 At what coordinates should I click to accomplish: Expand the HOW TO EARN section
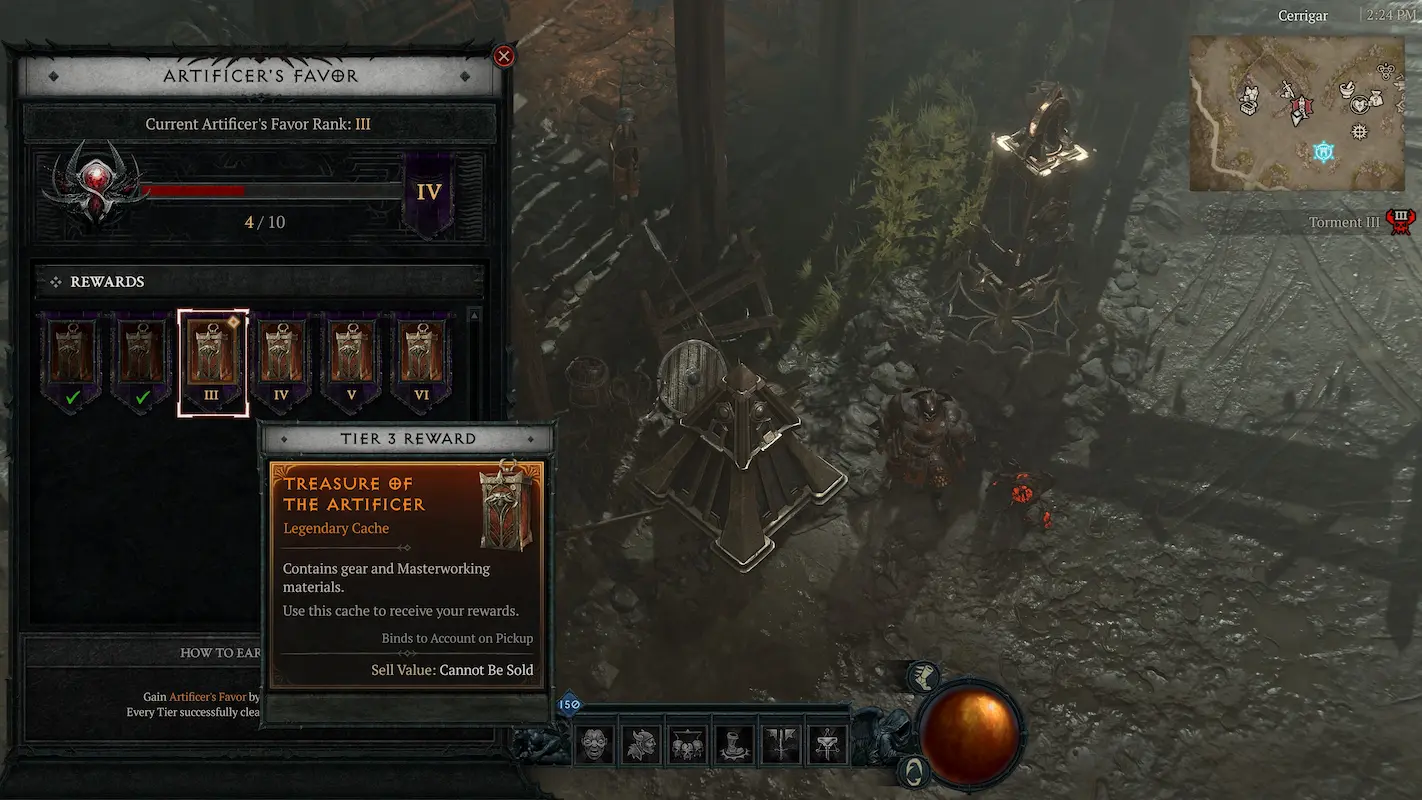click(x=221, y=652)
